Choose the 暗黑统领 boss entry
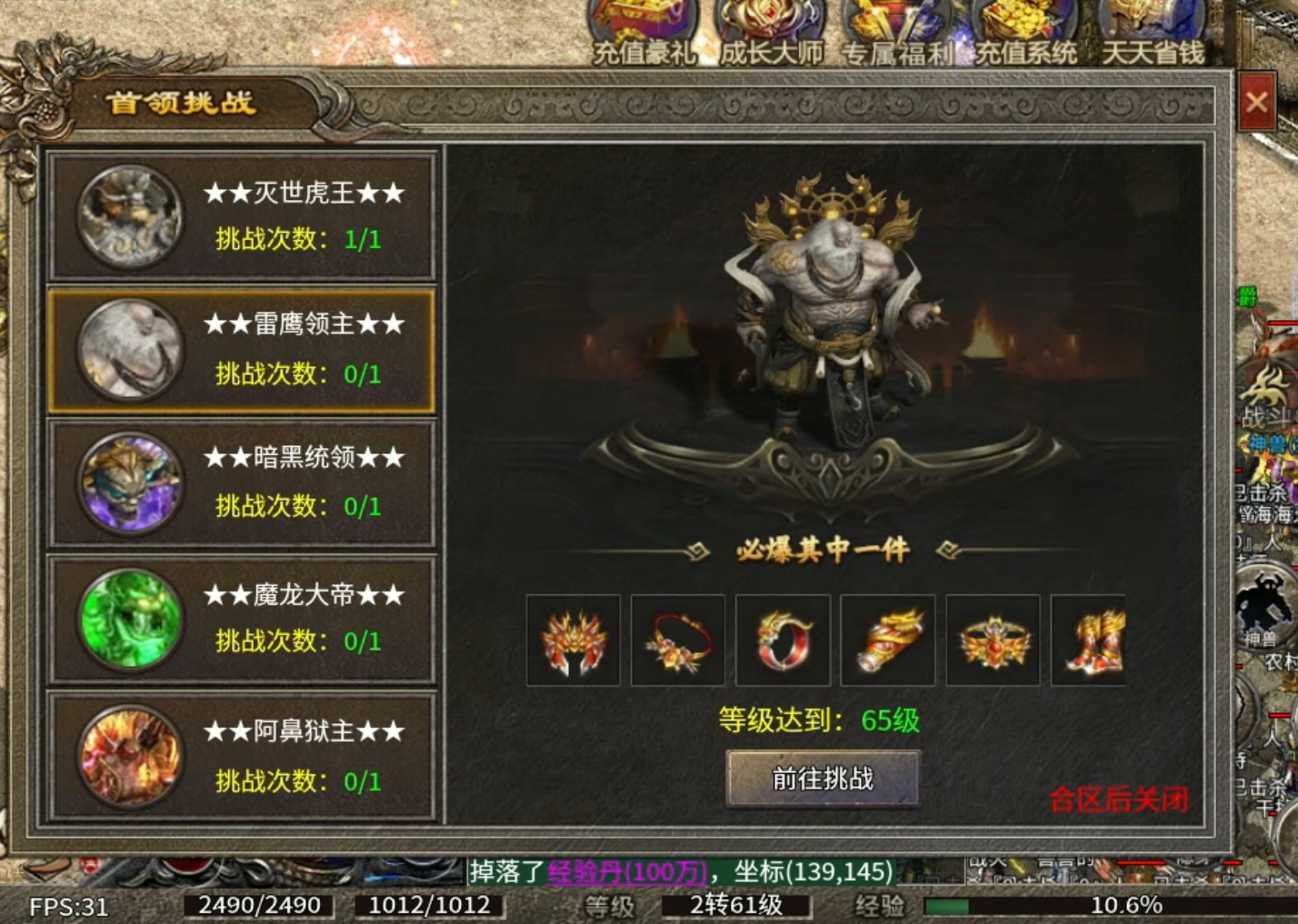1298x924 pixels. coord(242,482)
